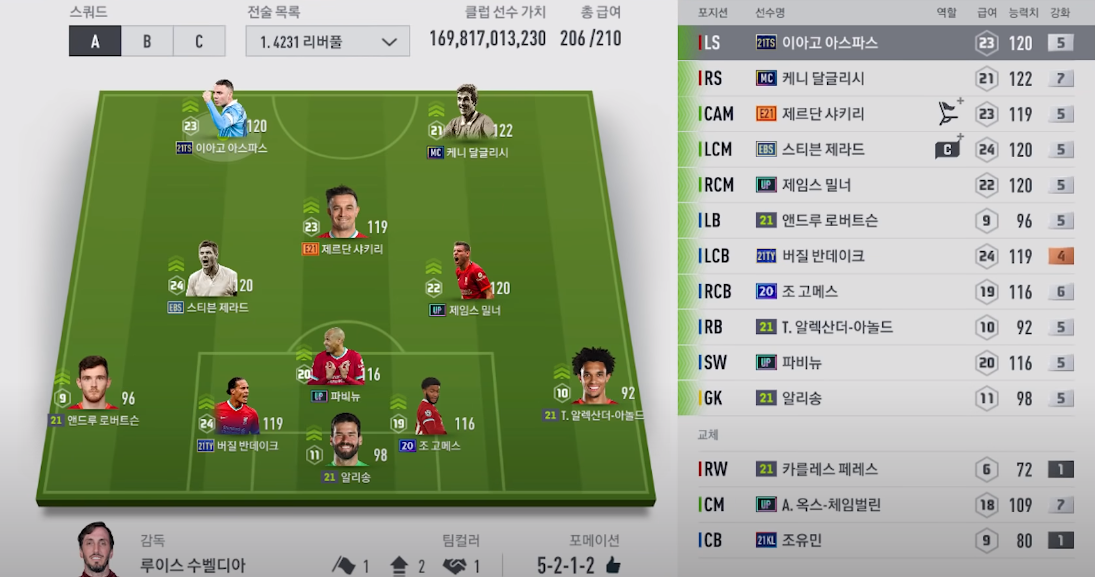1095x577 pixels.
Task: Switch to squad tab B
Action: click(147, 41)
